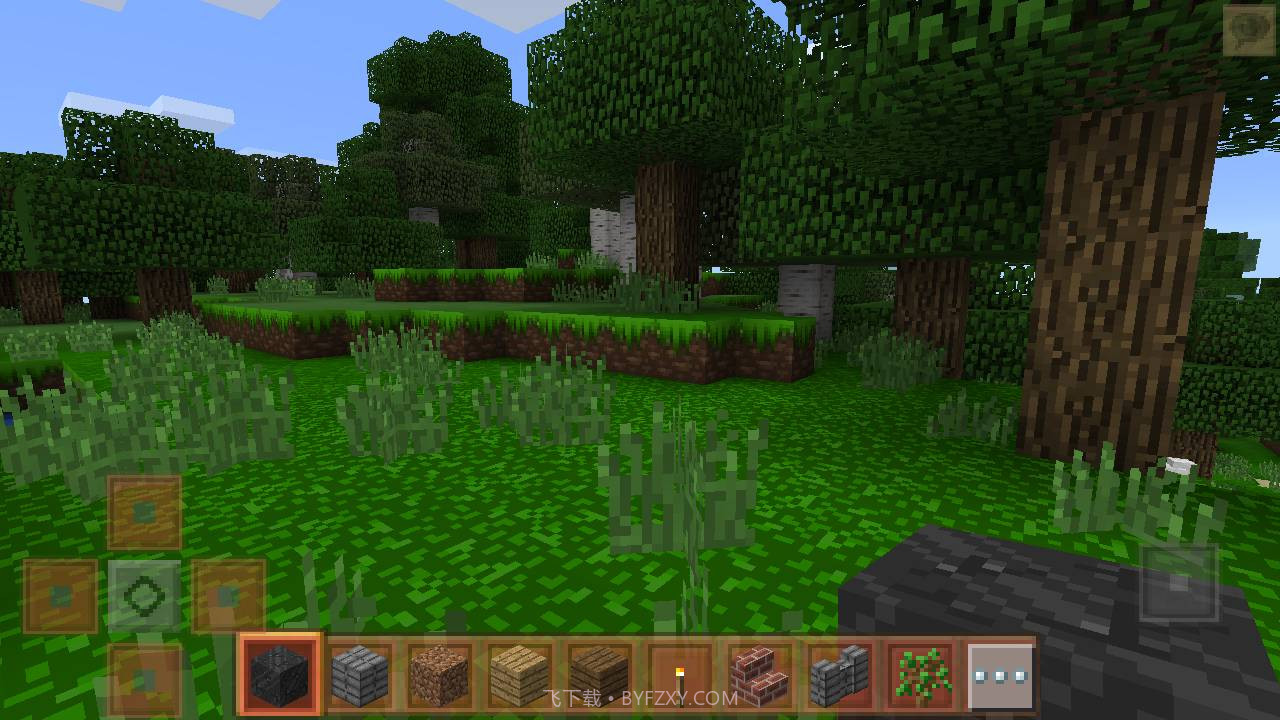Tap the jump button
Screen dimensions: 1280x720
coord(1179,584)
